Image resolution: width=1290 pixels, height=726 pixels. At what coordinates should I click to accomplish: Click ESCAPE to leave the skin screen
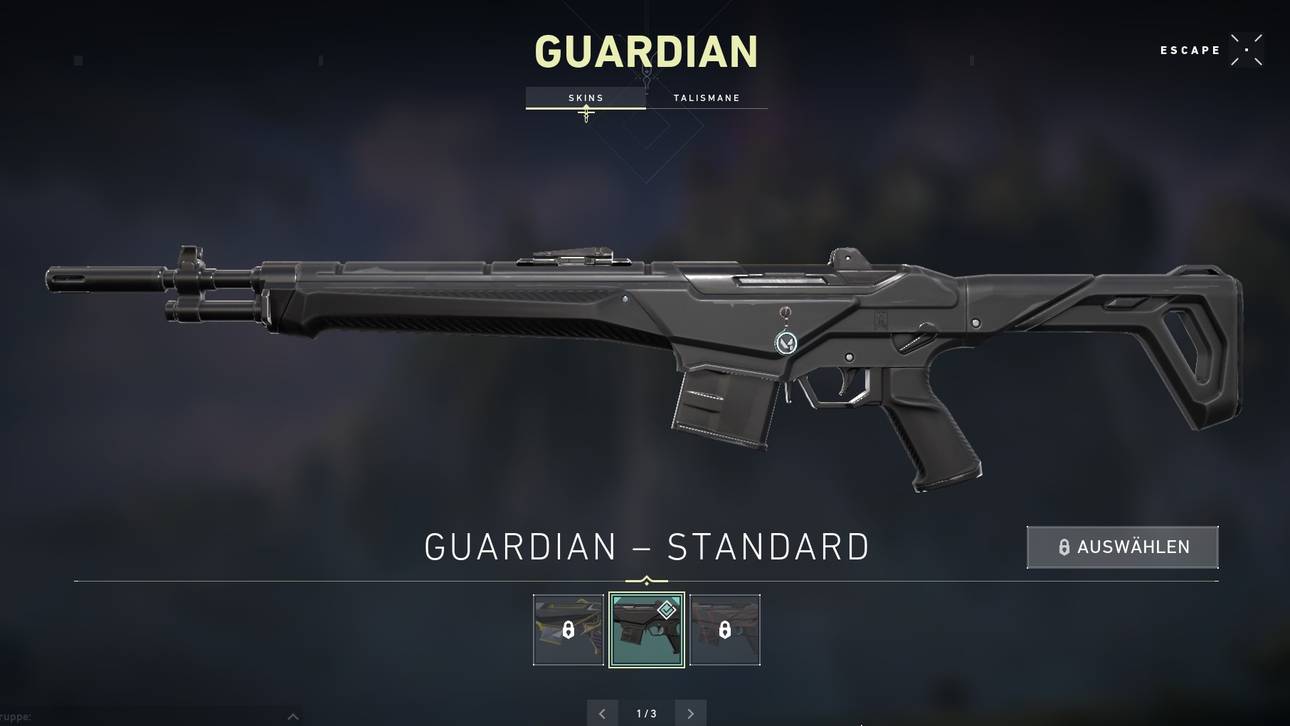[x=1190, y=48]
